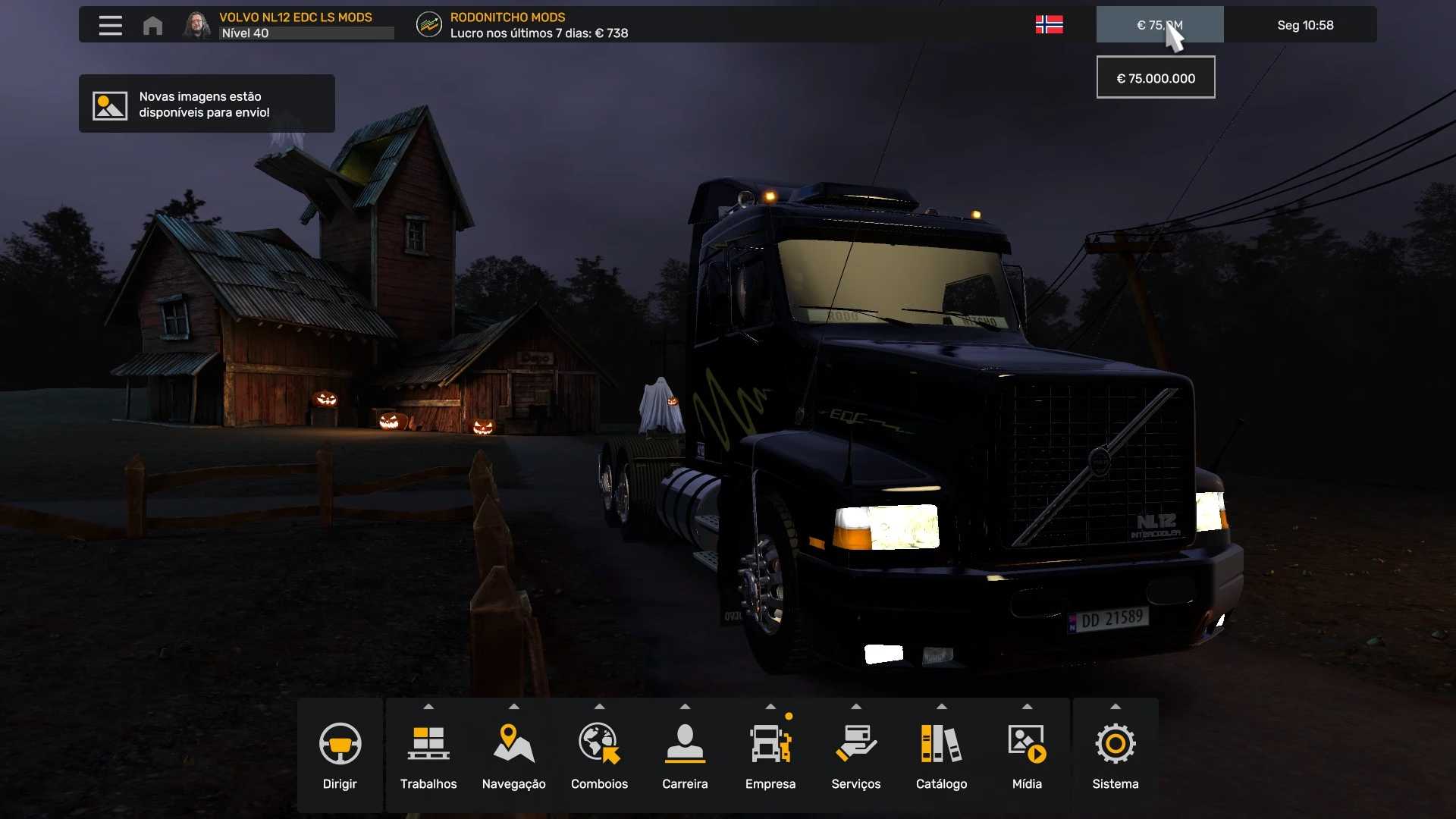Open the Seg 10:58 clock panel

(1304, 25)
